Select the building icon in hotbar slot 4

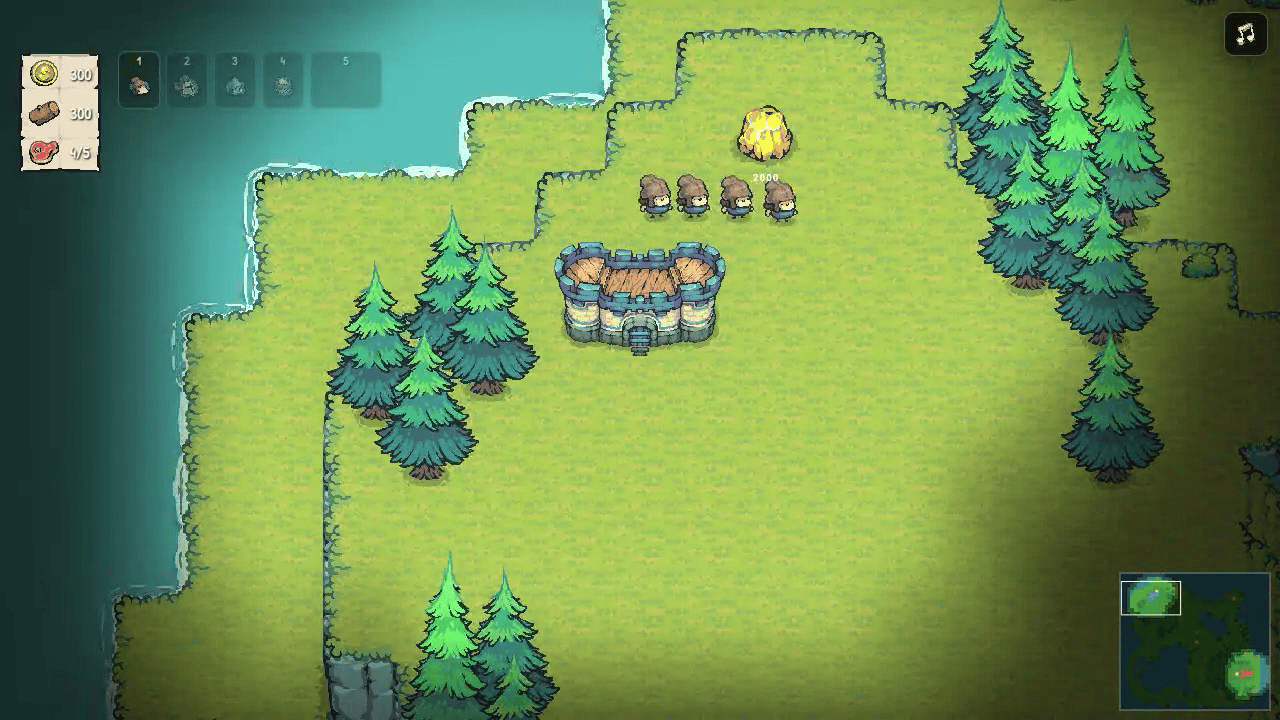tap(283, 81)
